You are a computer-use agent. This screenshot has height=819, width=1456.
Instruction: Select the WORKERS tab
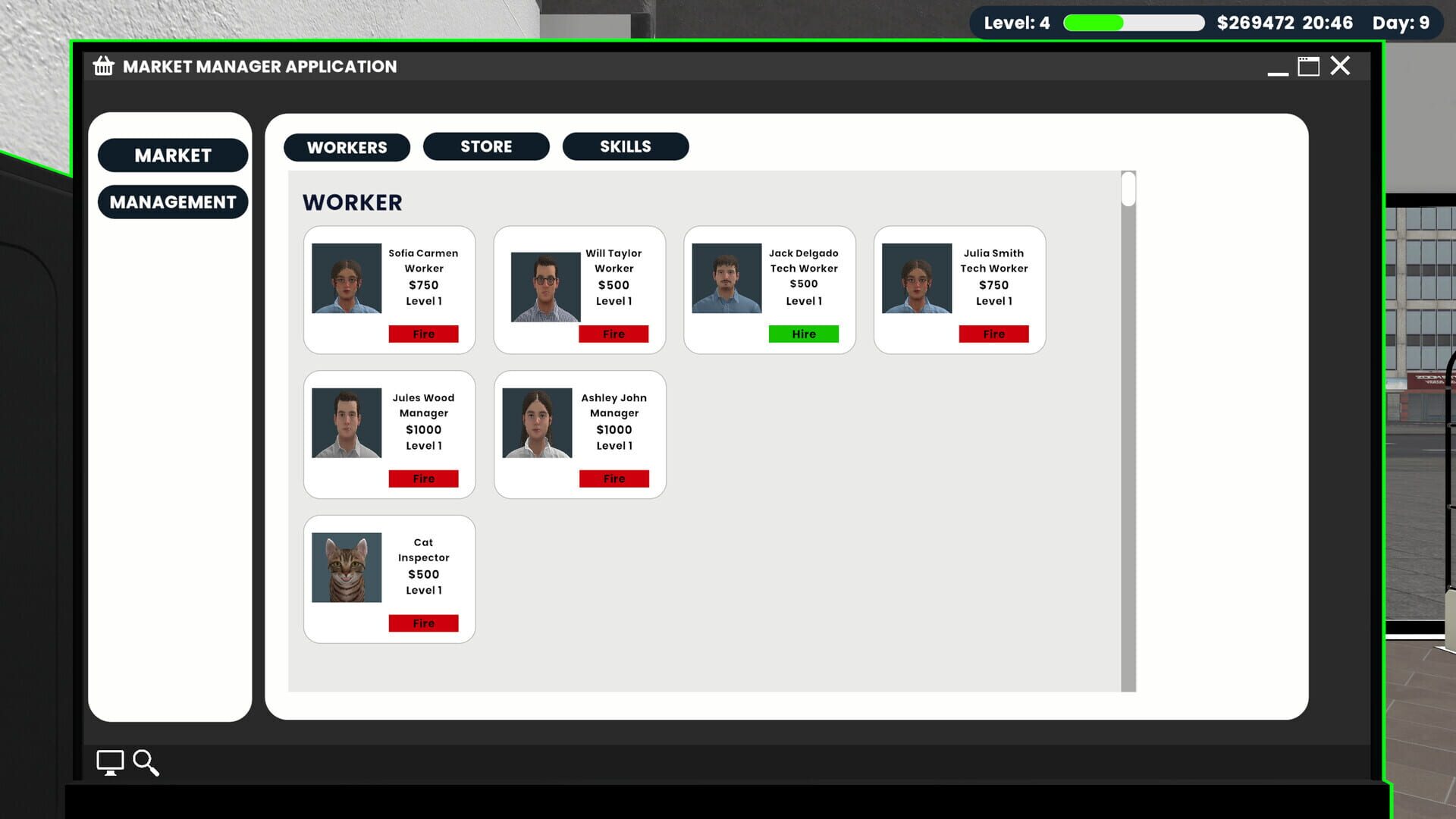347,147
